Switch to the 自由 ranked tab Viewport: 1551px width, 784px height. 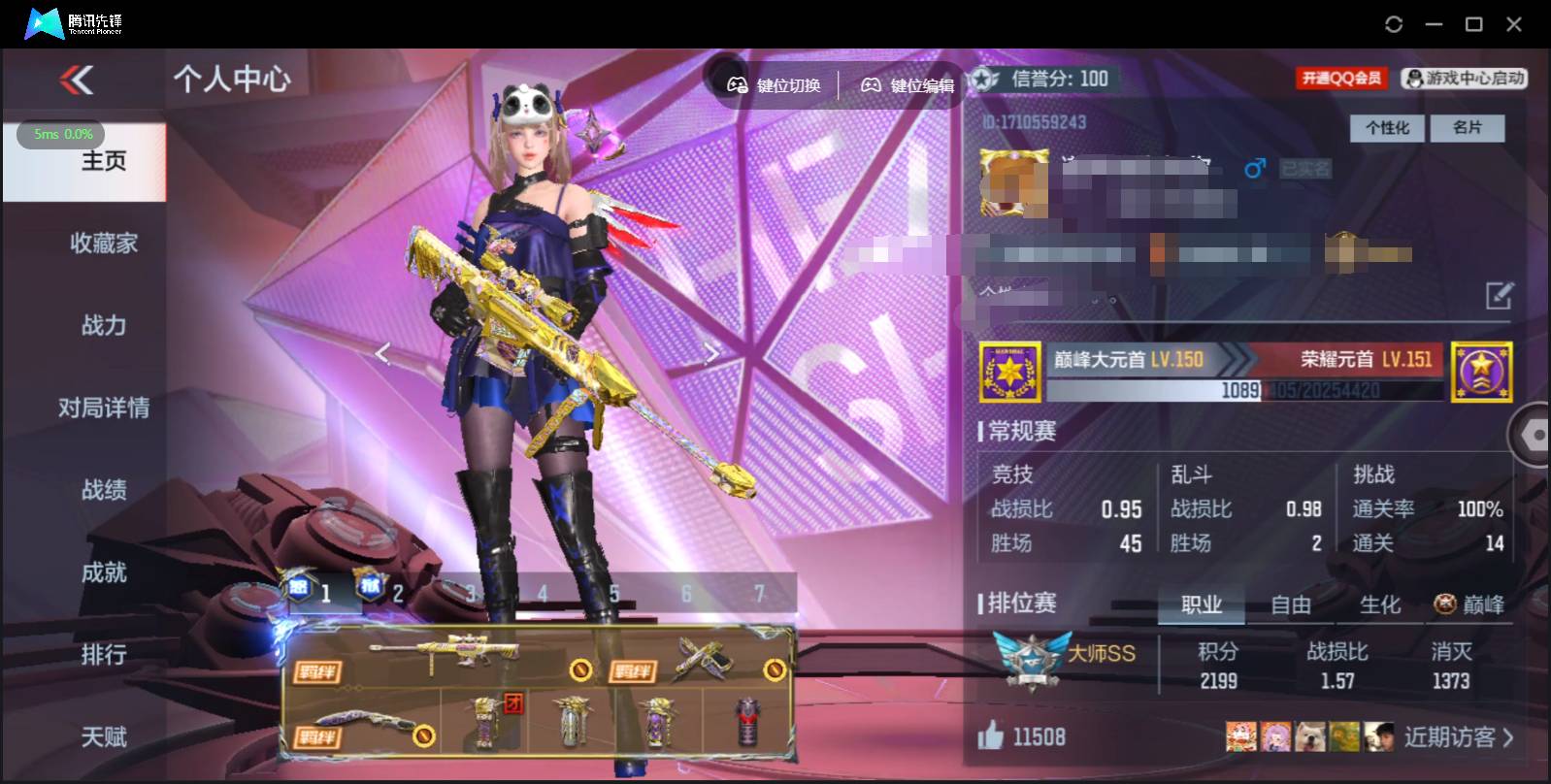[x=1292, y=604]
